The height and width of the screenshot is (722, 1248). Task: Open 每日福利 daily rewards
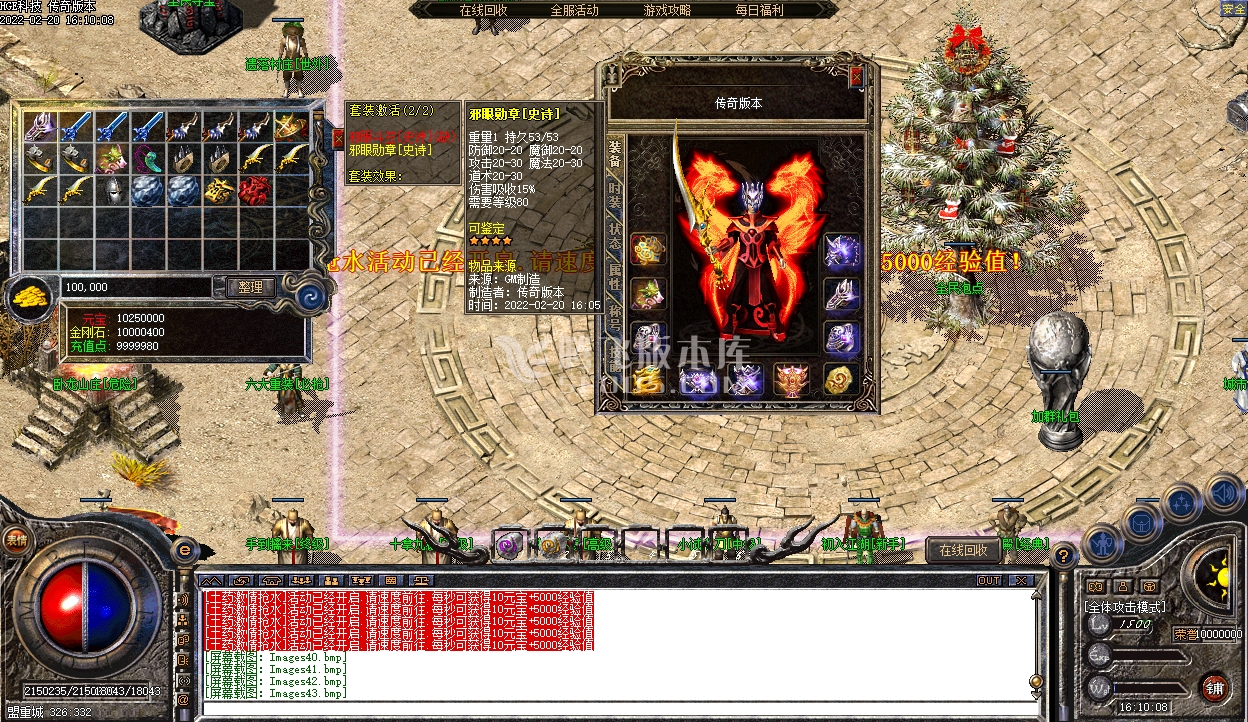click(759, 10)
